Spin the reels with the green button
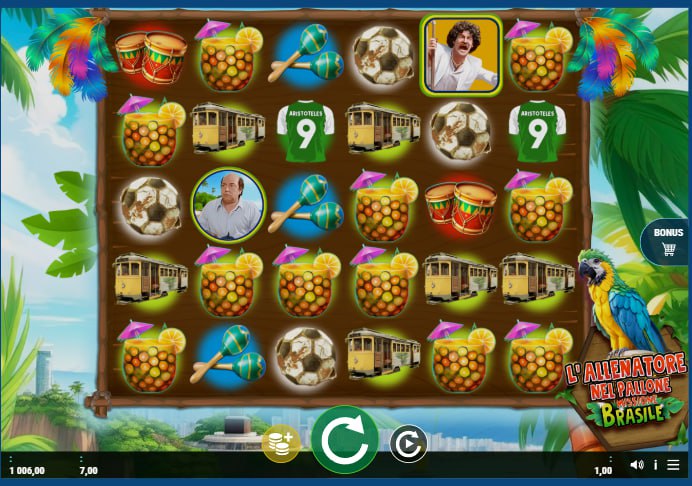This screenshot has width=692, height=486. [345, 440]
